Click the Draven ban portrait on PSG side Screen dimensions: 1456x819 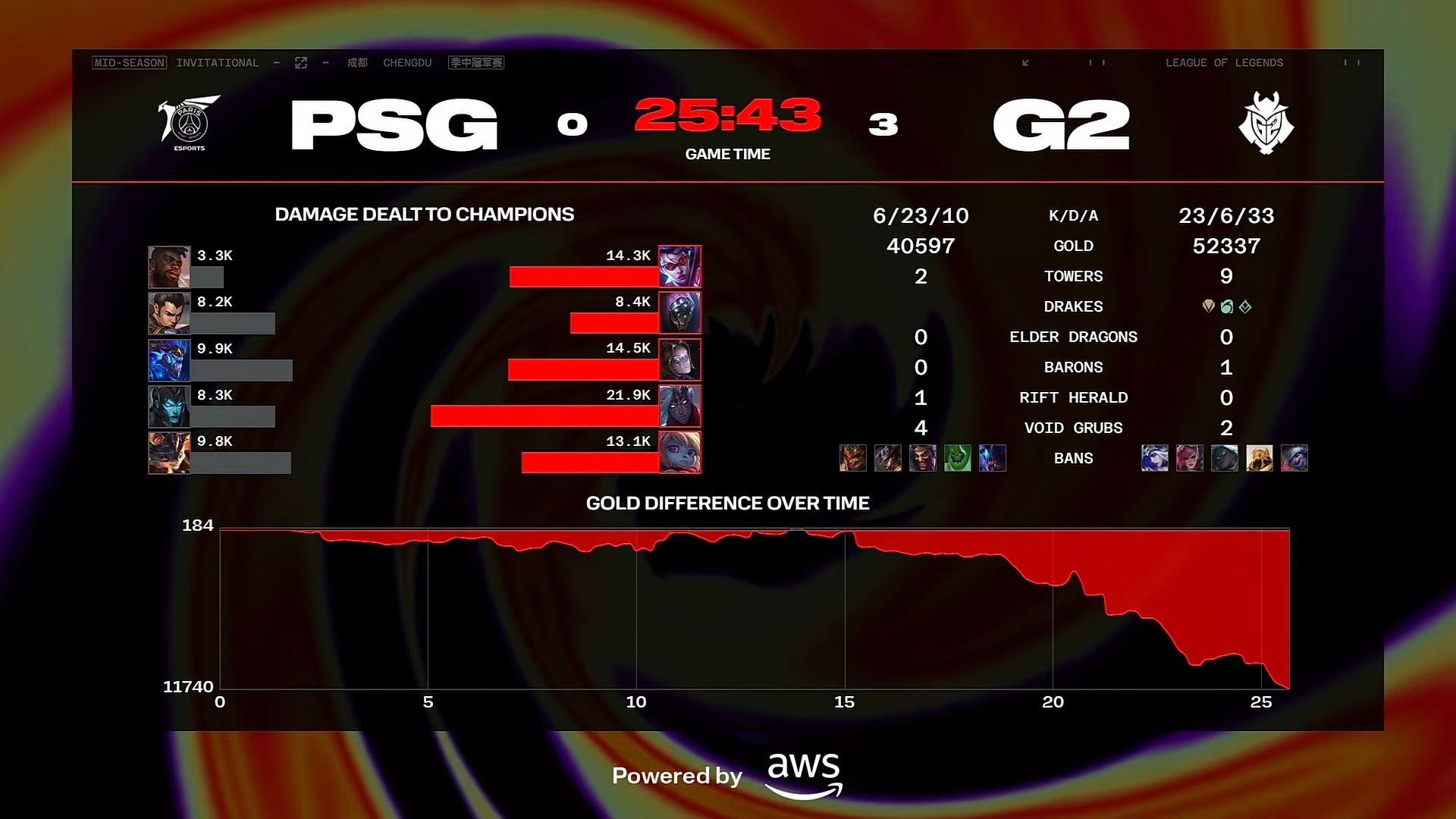point(924,458)
